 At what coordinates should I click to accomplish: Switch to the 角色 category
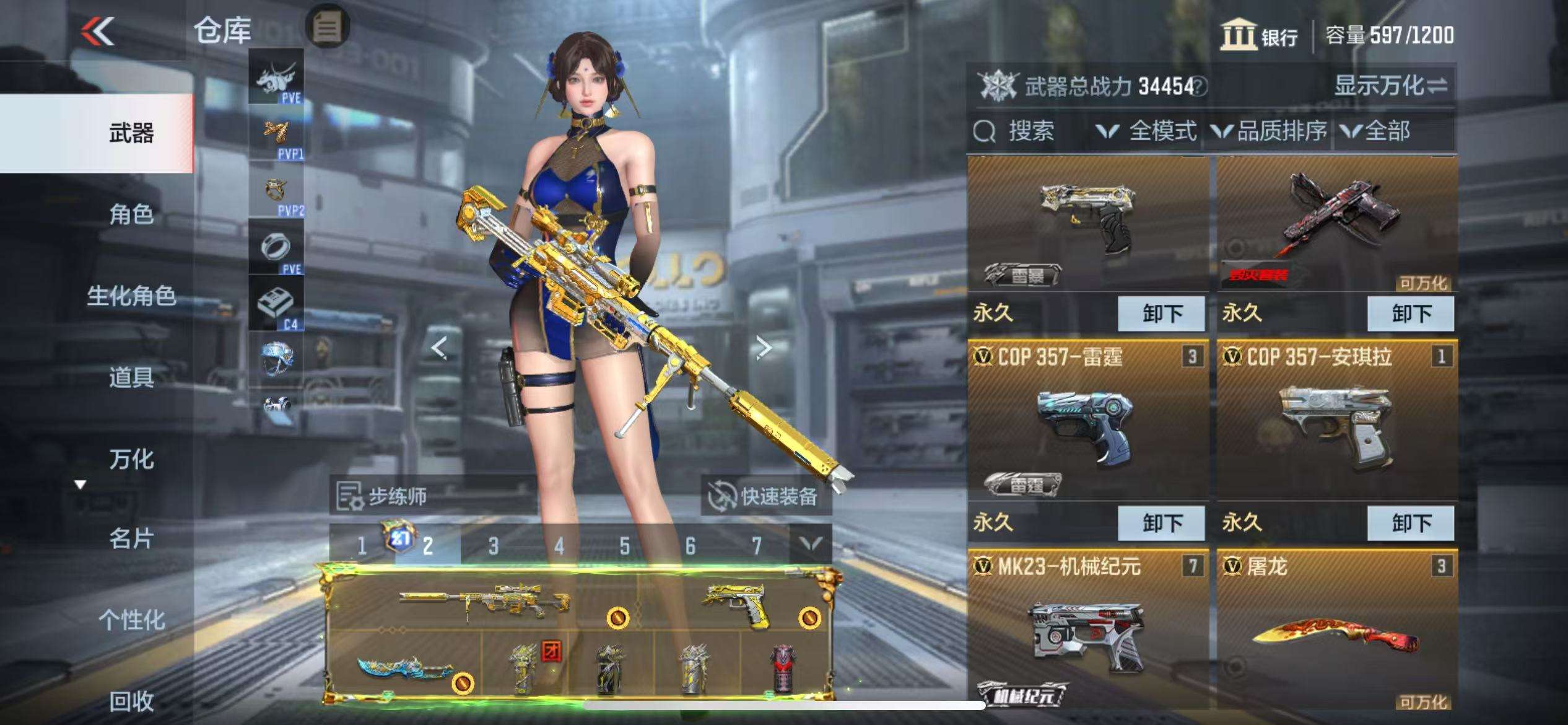tap(131, 214)
